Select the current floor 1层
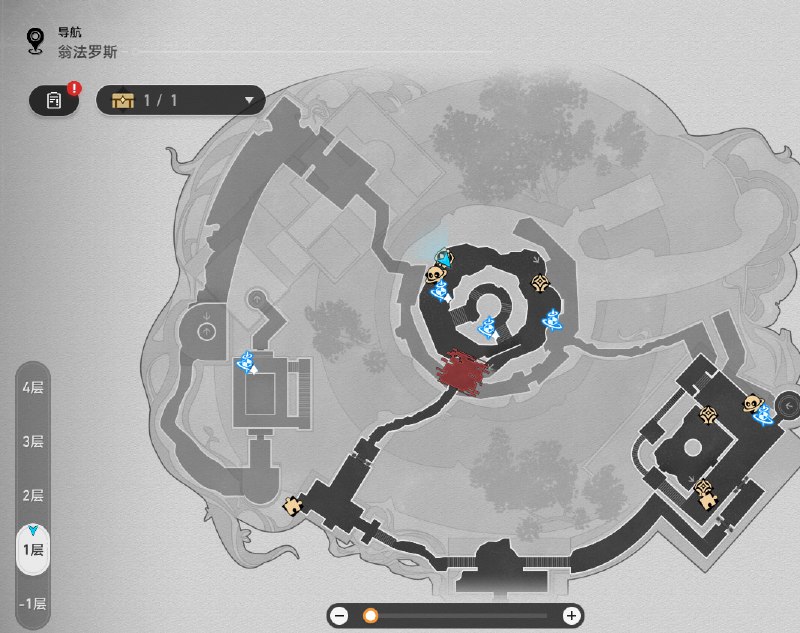 33,549
